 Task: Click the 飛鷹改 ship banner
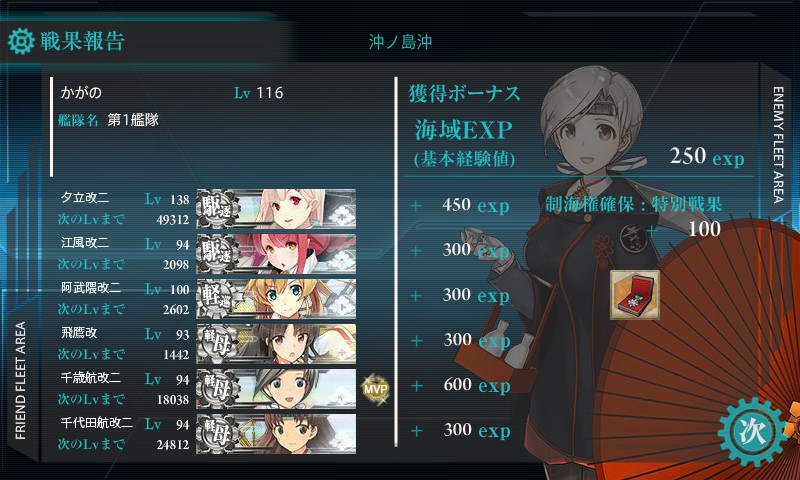(x=277, y=340)
